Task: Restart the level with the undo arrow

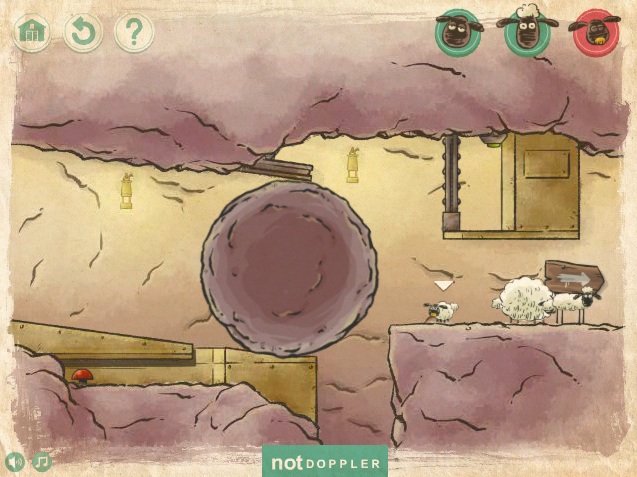Action: click(x=83, y=33)
